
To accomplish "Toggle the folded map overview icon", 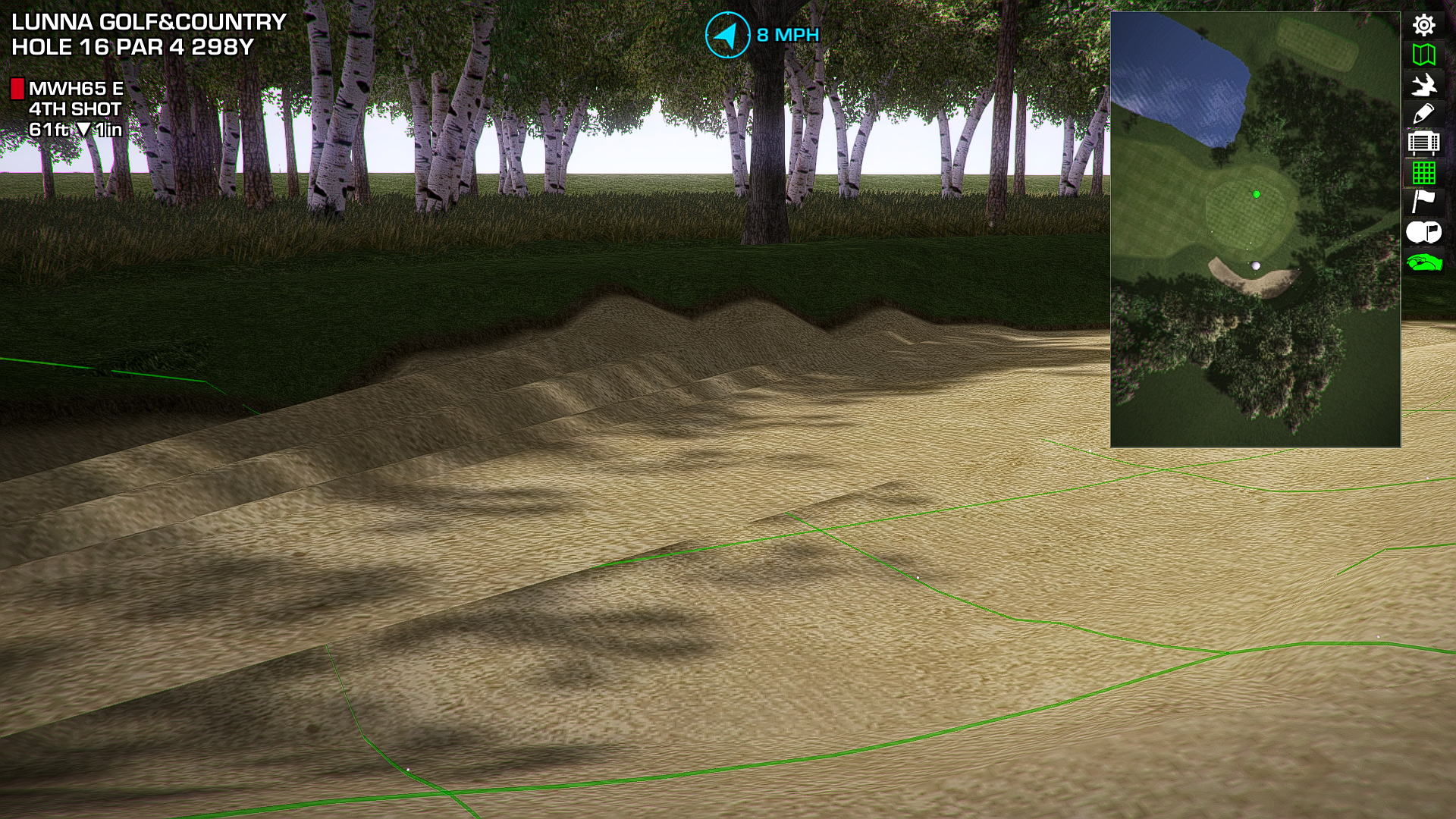I will 1423,55.
